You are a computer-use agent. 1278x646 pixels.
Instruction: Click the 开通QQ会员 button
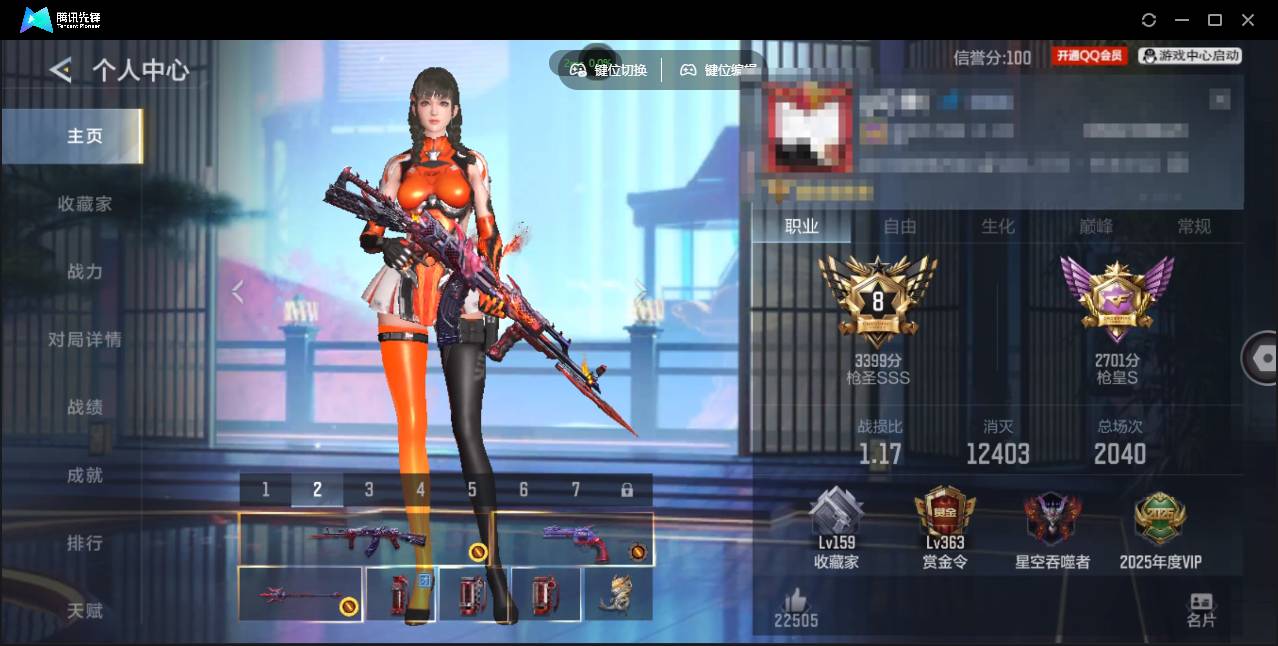coord(1089,57)
